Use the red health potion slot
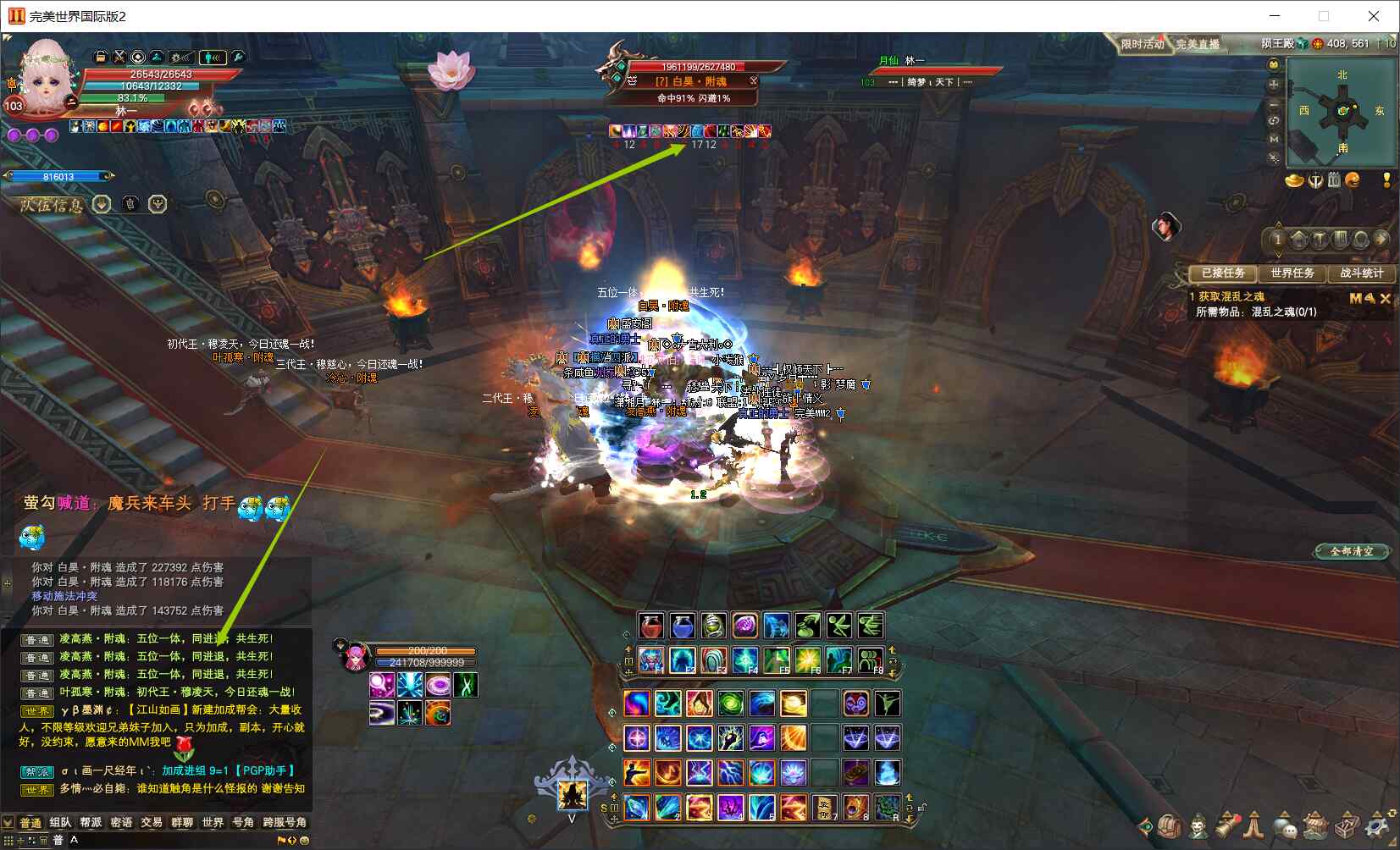The width and height of the screenshot is (1400, 850). pos(651,626)
